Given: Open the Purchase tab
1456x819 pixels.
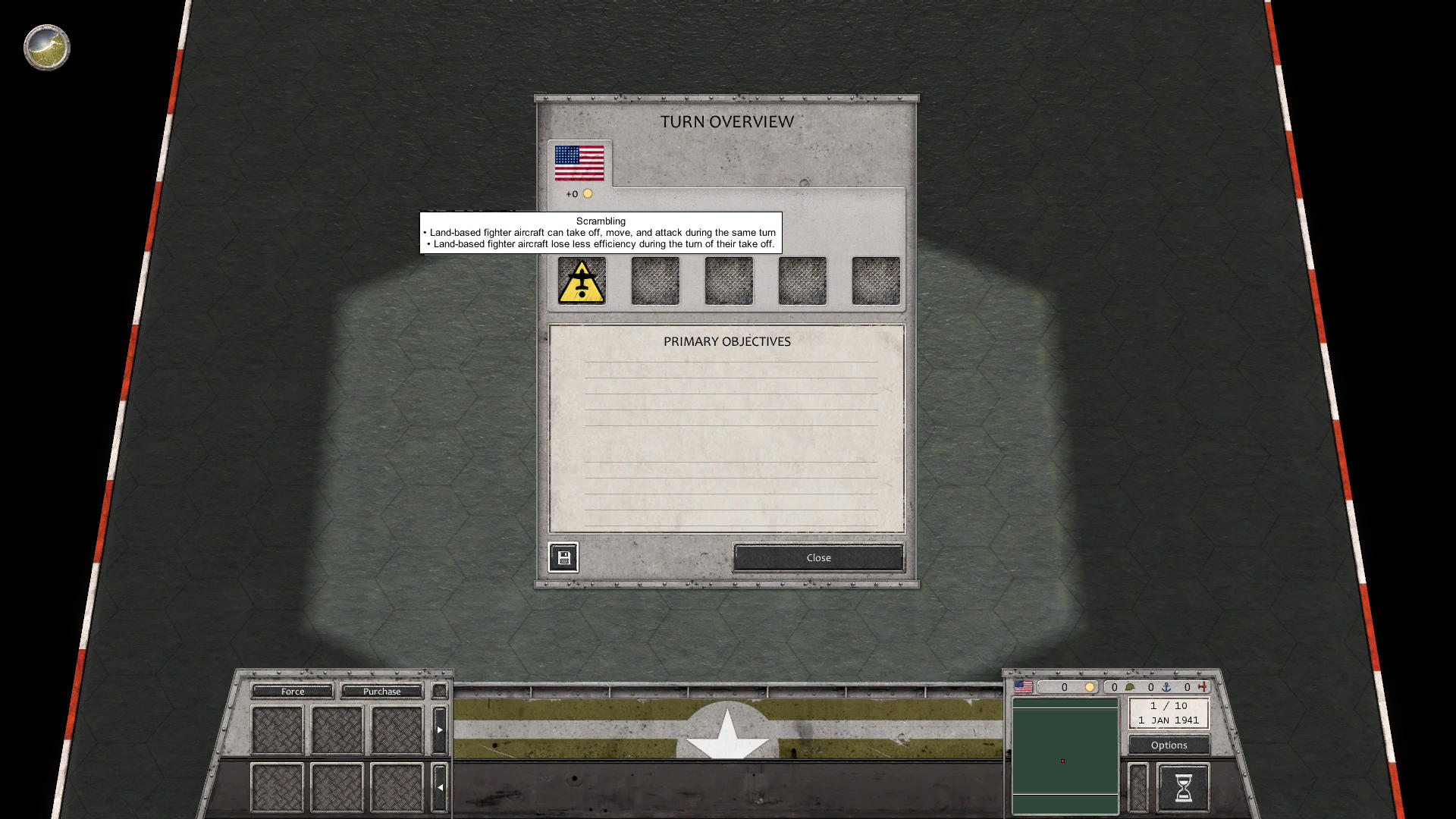Looking at the screenshot, I should click(x=382, y=691).
